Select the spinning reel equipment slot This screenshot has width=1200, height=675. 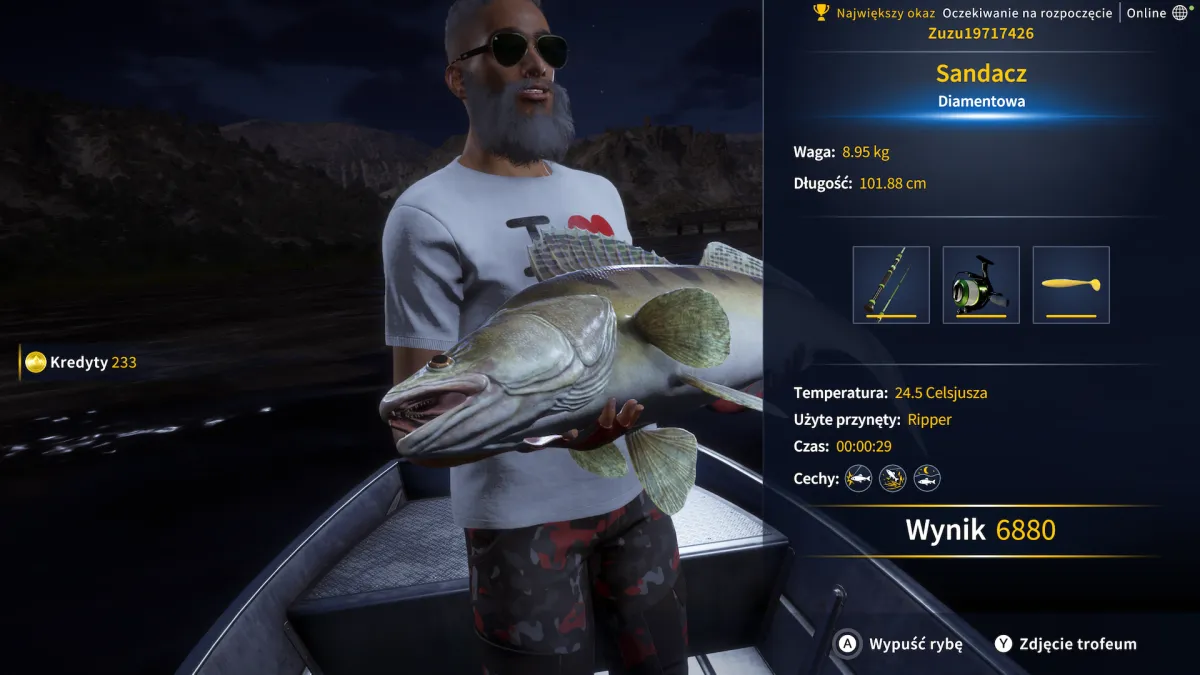(981, 285)
